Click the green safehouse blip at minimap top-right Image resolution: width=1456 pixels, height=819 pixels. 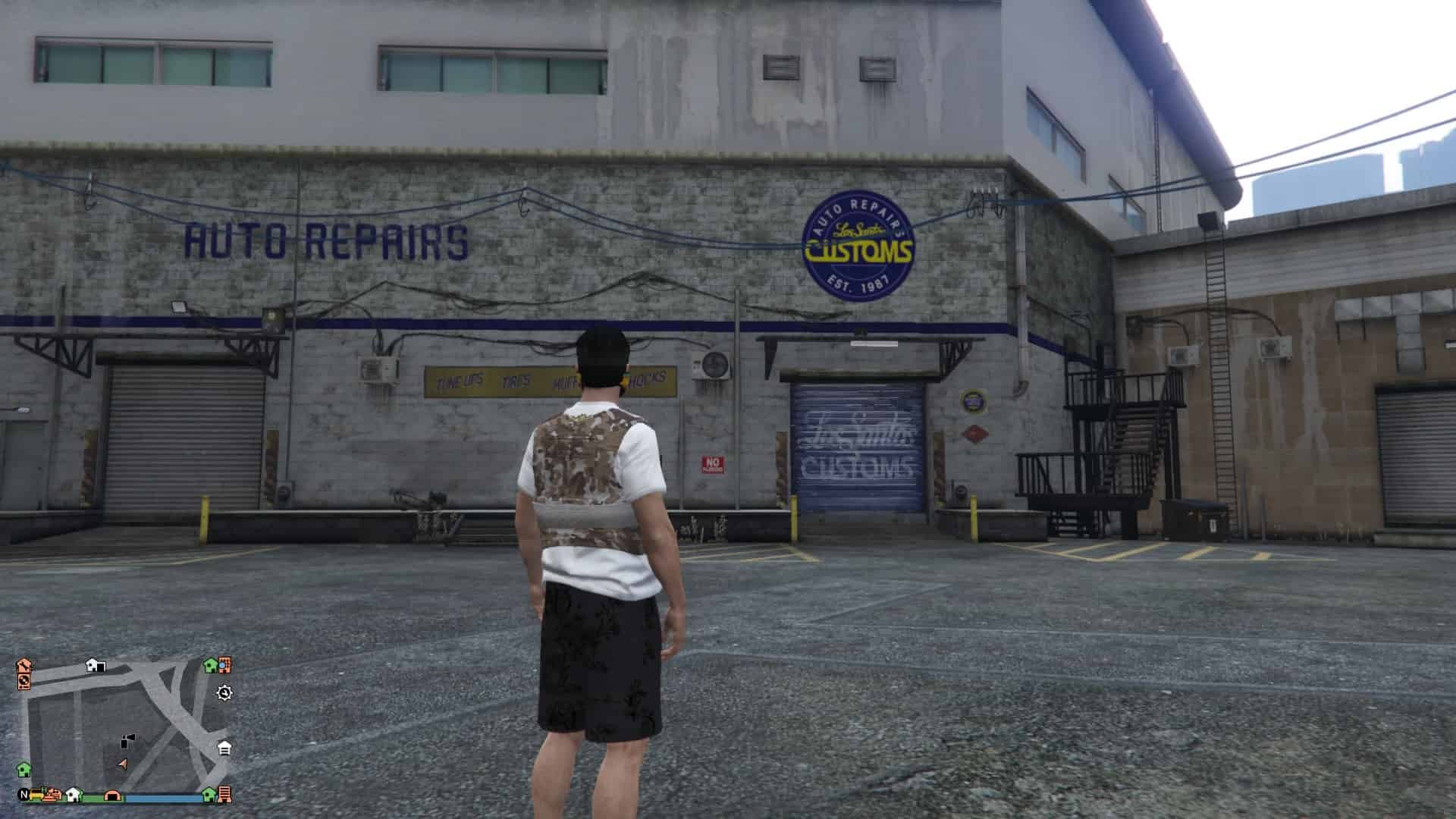click(x=211, y=665)
